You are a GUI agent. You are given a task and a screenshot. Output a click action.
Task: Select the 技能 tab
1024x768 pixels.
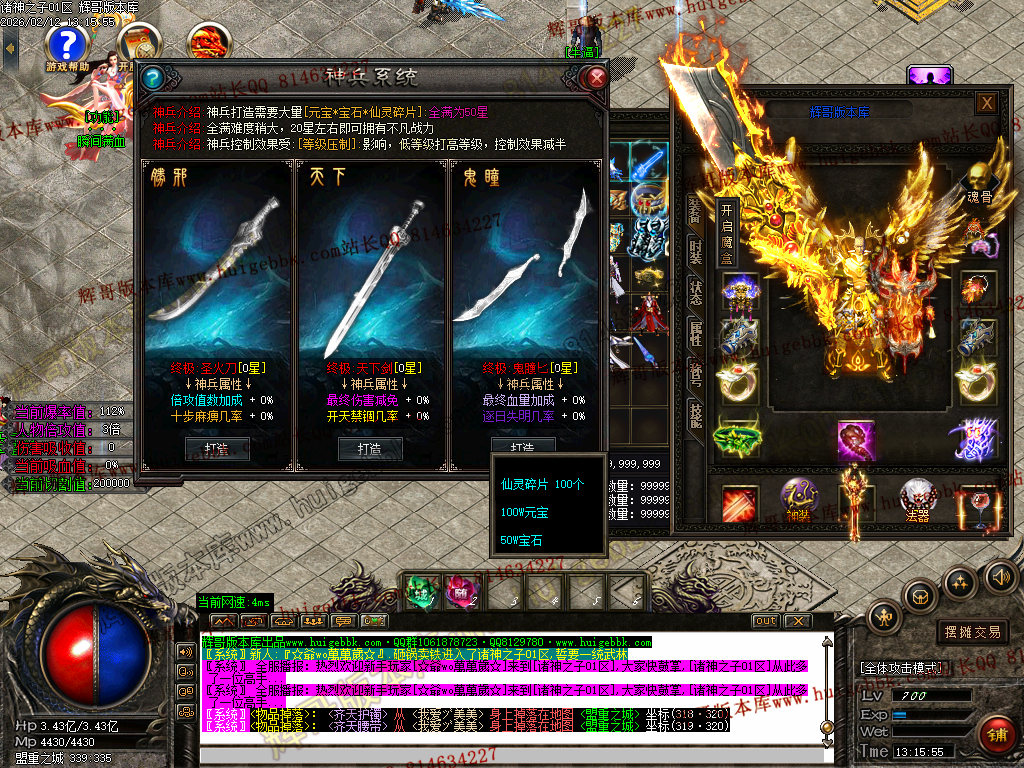click(695, 413)
